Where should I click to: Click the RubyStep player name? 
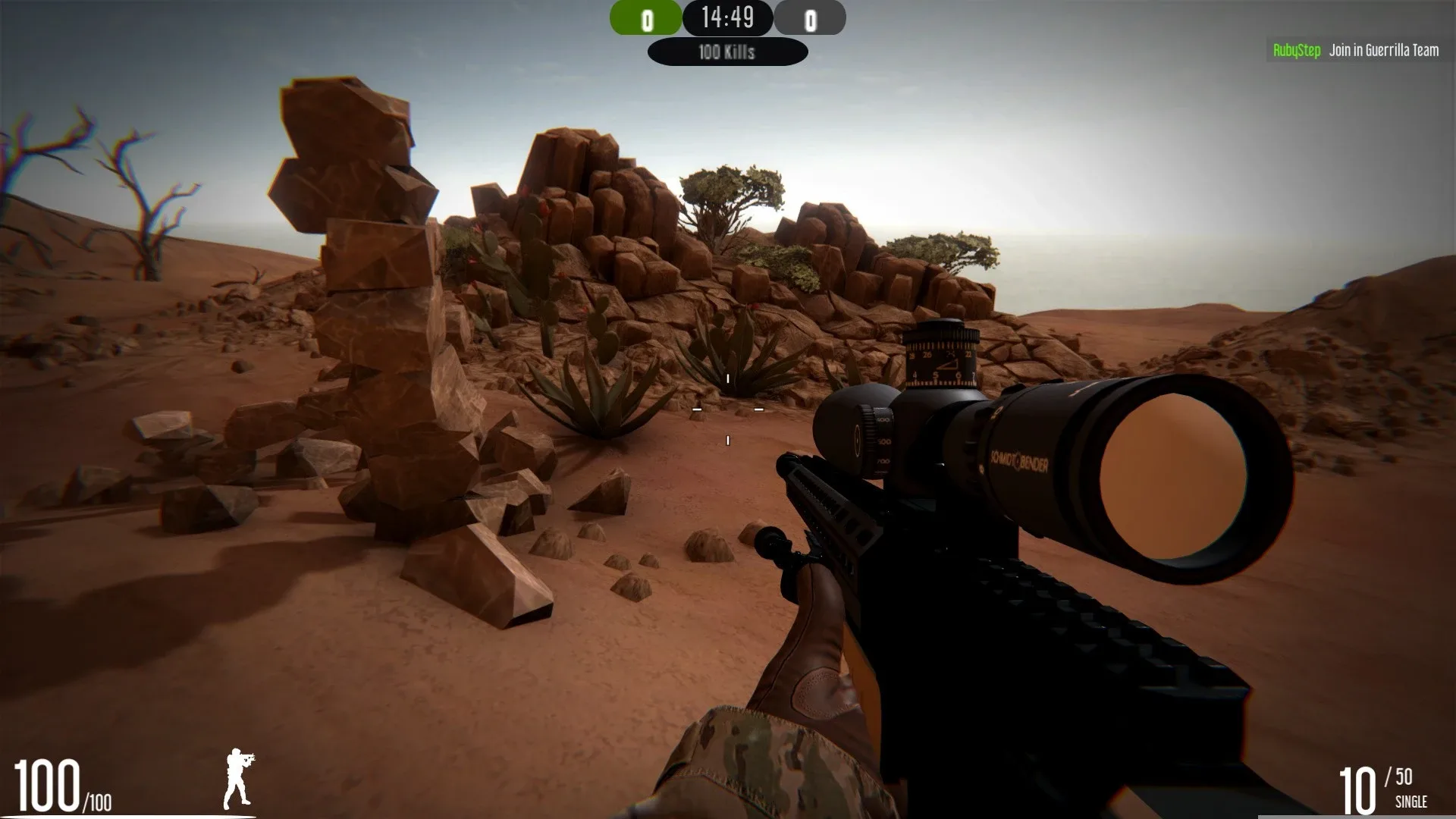pyautogui.click(x=1298, y=50)
